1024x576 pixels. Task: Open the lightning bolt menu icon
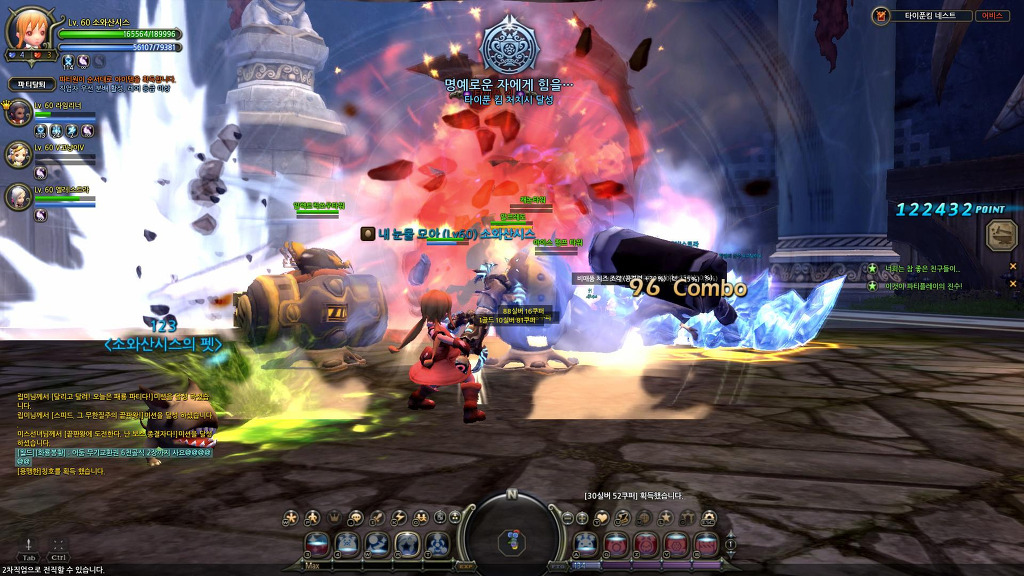point(399,517)
